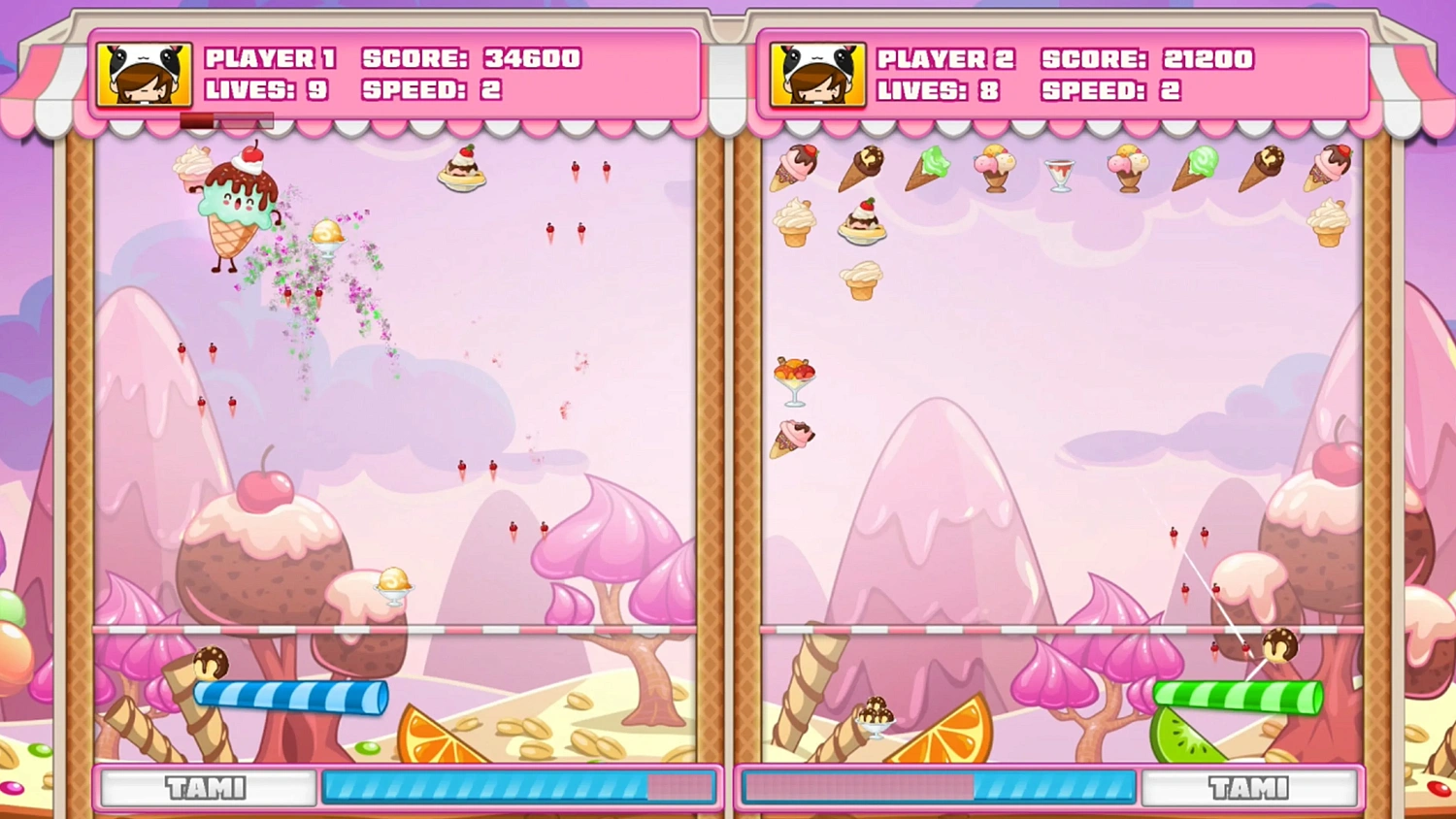Click the TAMI name label on the left
Screen dimensions: 1456x819
[x=207, y=788]
